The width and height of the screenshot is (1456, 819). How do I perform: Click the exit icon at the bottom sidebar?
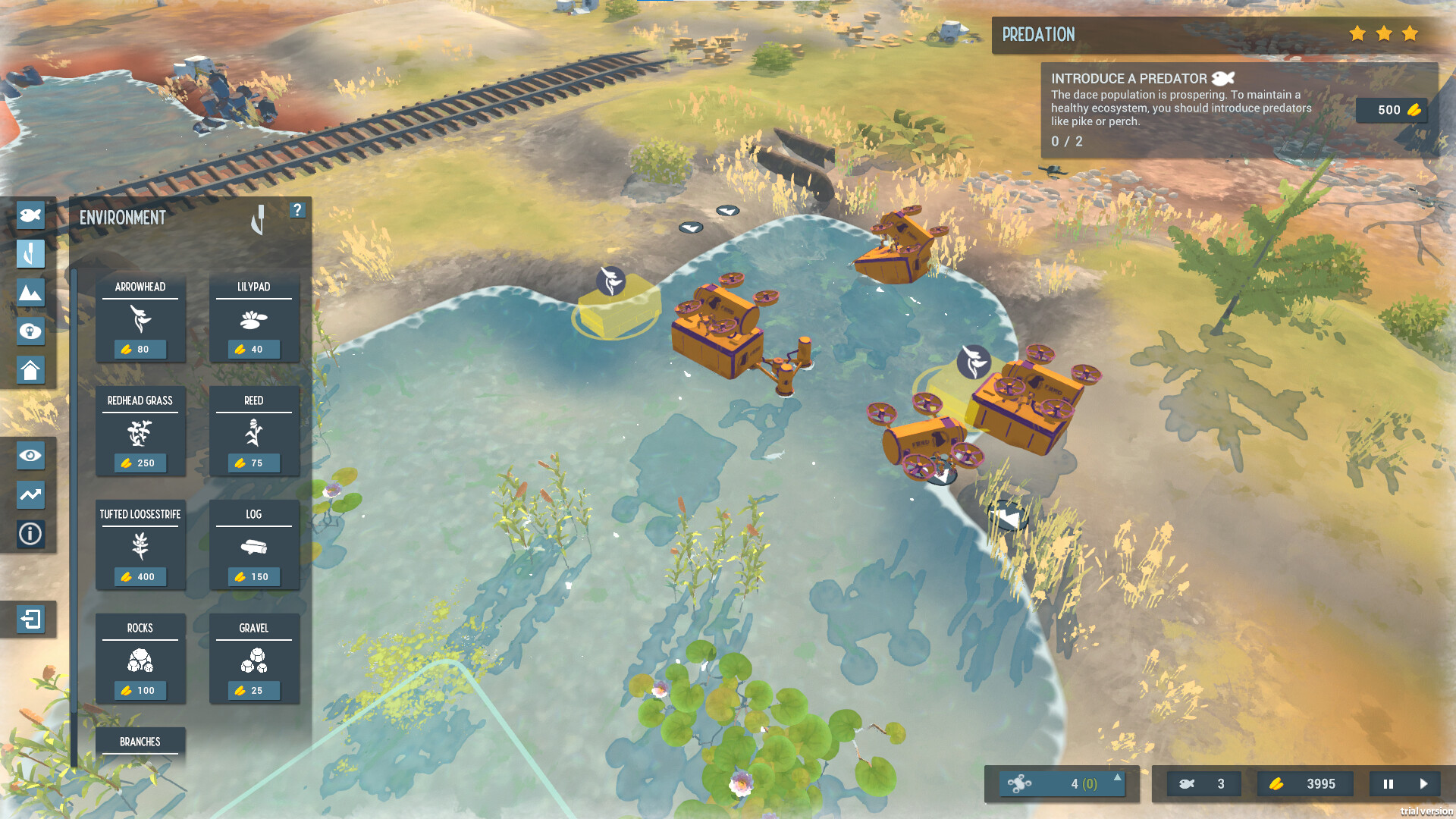[30, 620]
